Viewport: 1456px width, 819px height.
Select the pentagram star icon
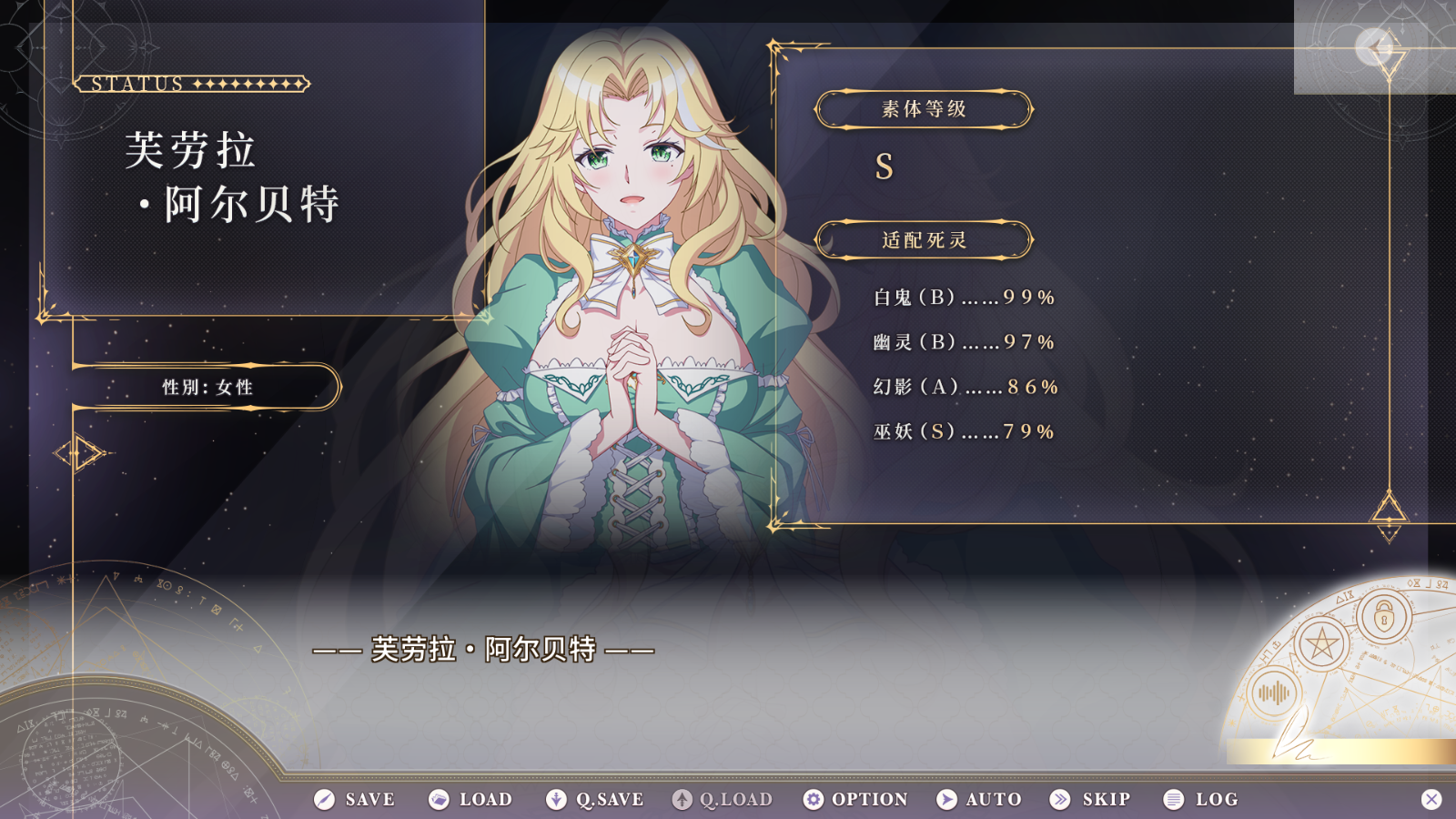click(x=1321, y=645)
